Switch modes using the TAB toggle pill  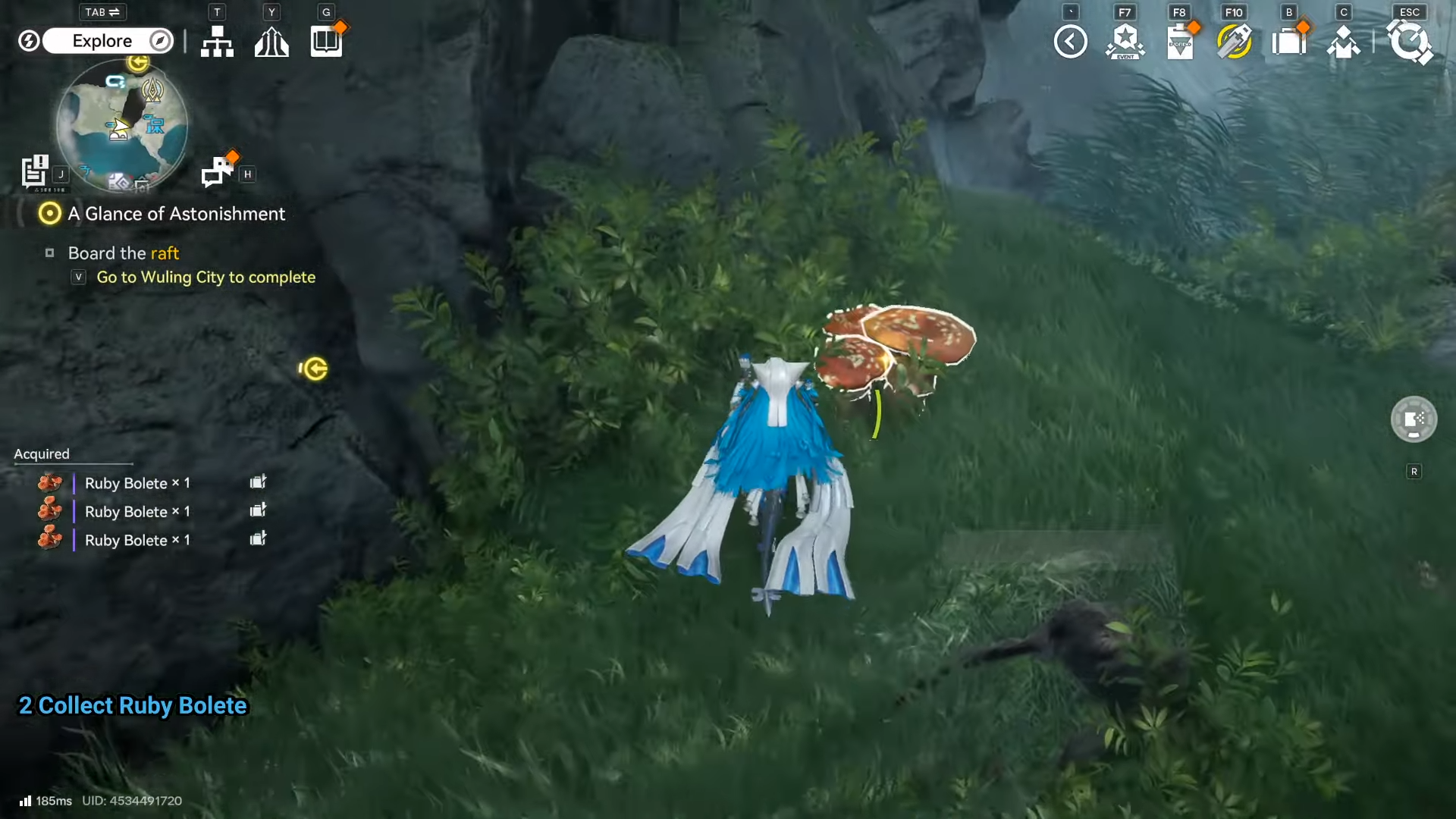(101, 12)
